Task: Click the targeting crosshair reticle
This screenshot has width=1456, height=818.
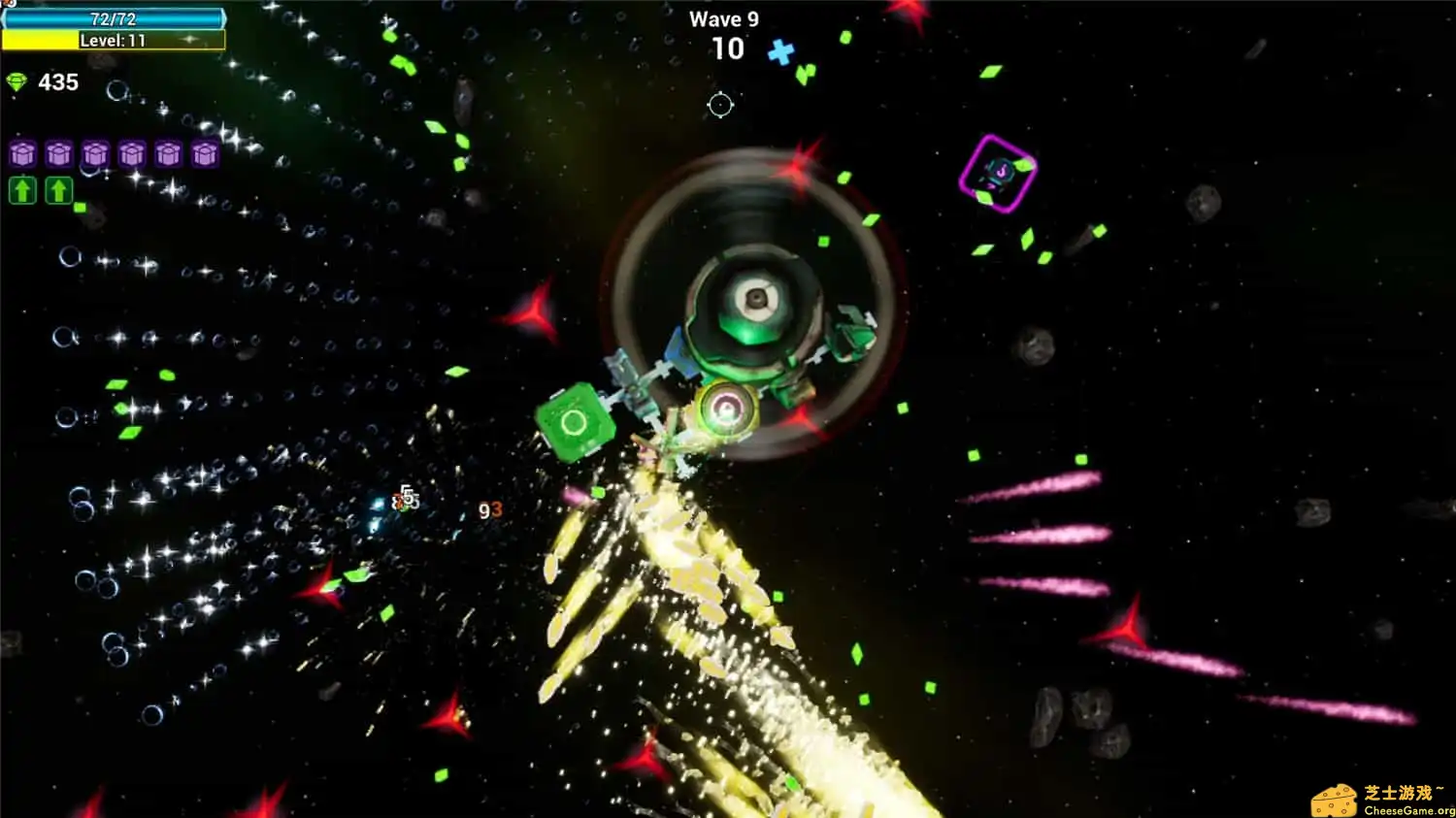Action: coord(720,105)
